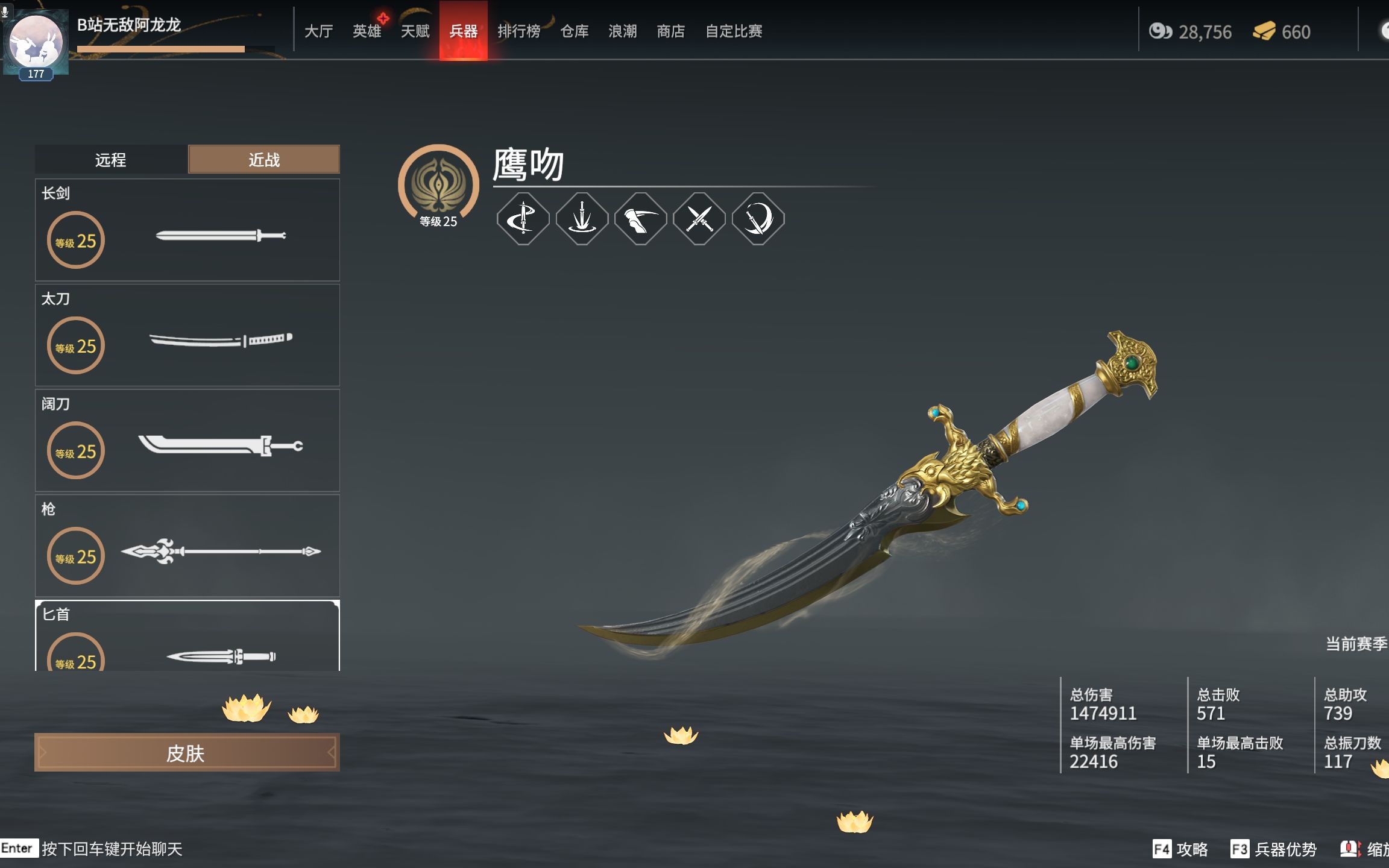This screenshot has height=868, width=1389.
Task: Select the kick strike move icon
Action: point(640,219)
